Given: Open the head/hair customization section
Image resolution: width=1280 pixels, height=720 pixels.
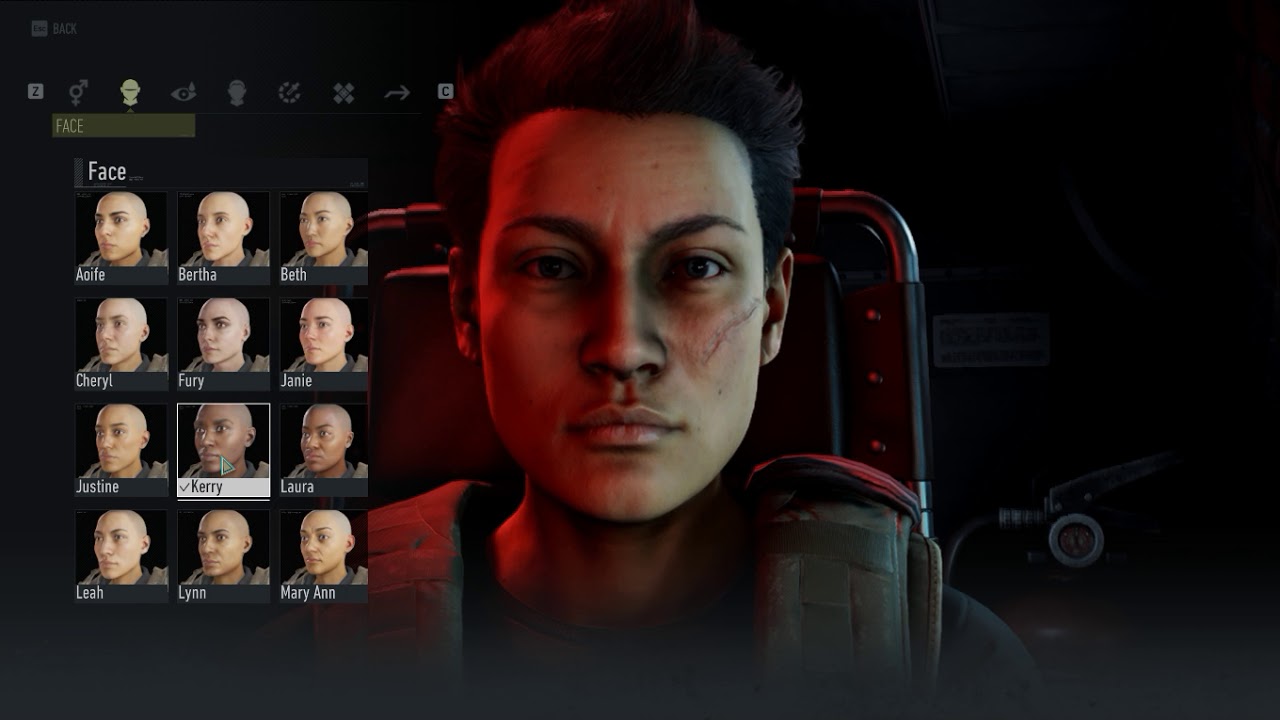Looking at the screenshot, I should click(235, 92).
